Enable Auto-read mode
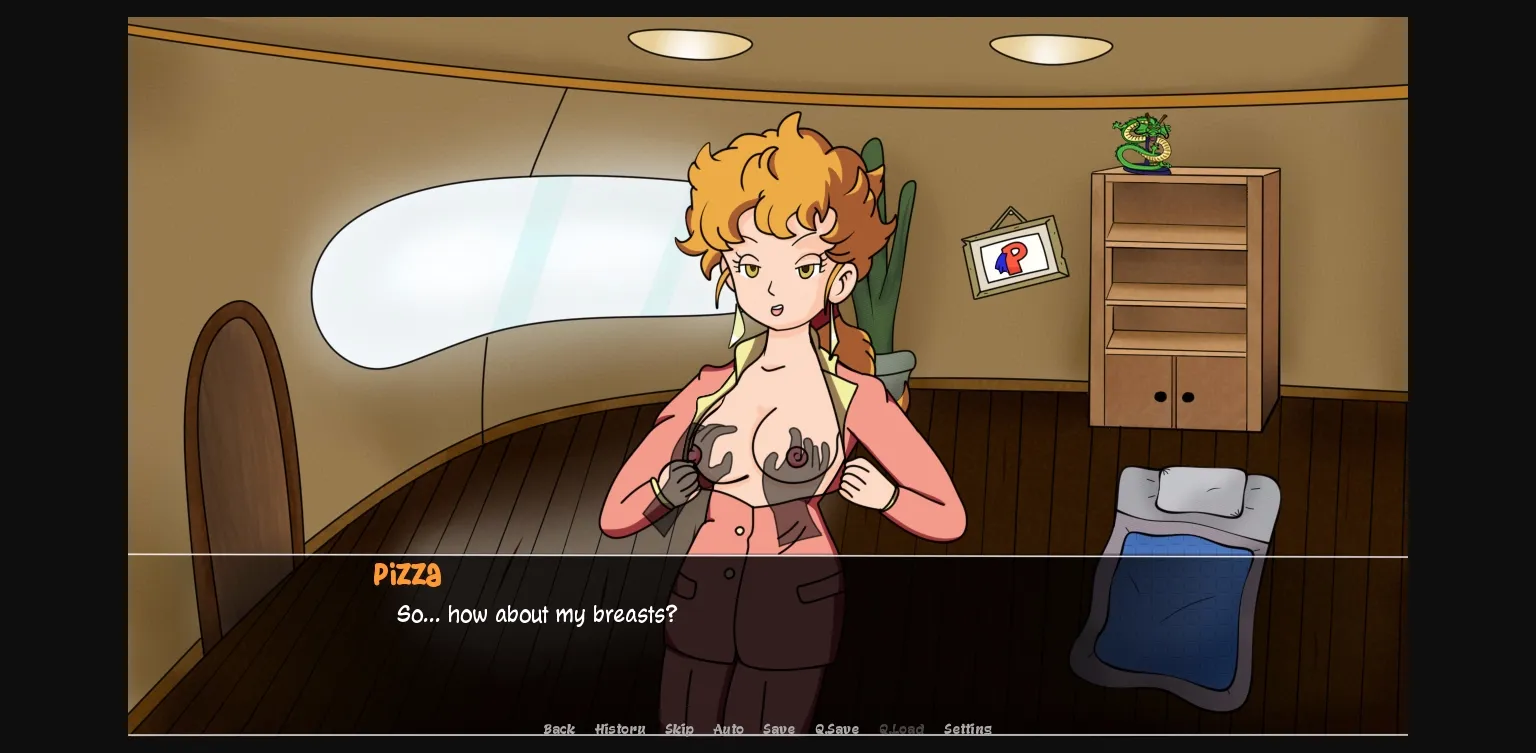 click(x=728, y=729)
